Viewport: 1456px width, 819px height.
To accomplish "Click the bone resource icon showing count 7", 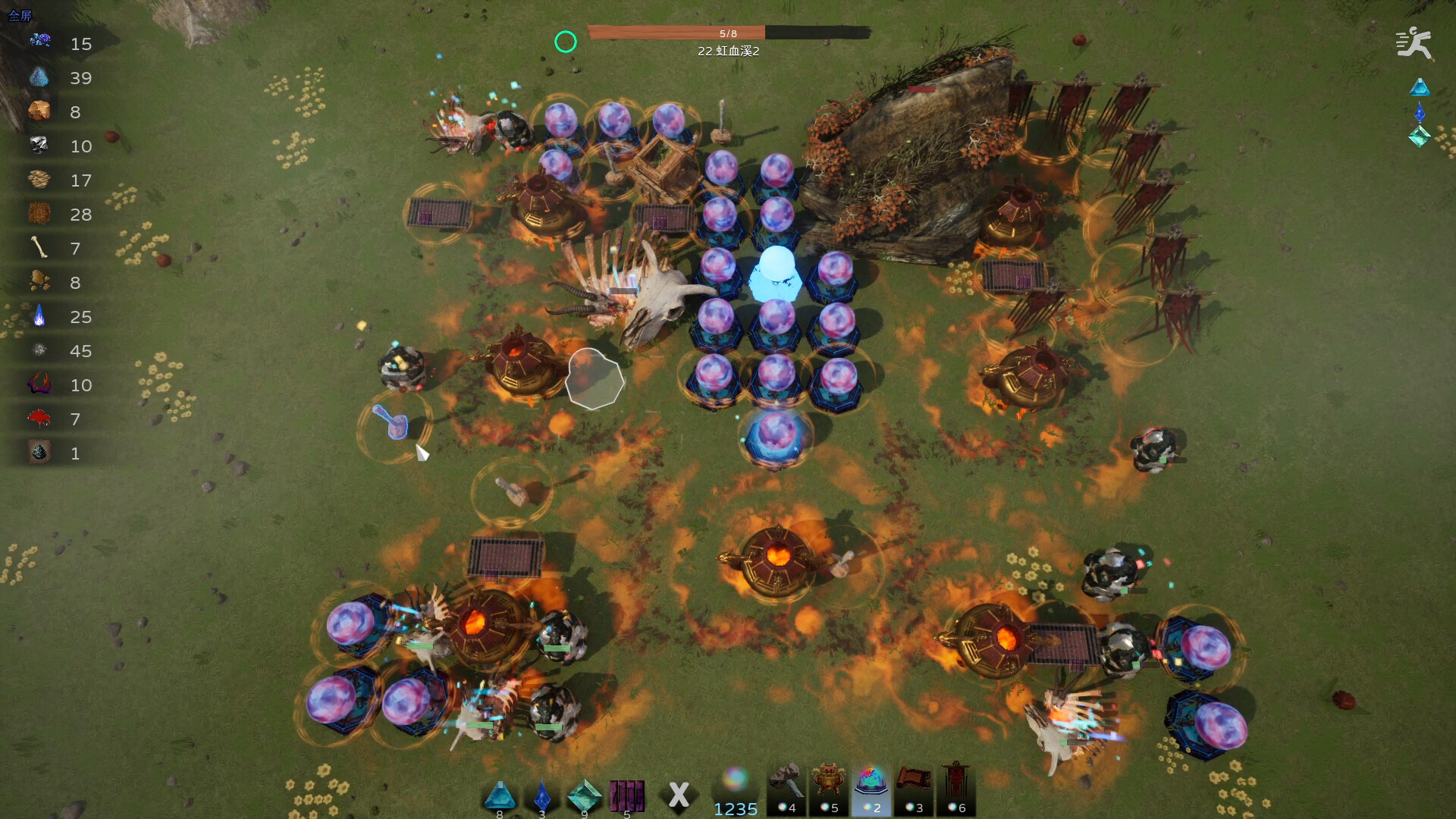I will point(39,248).
